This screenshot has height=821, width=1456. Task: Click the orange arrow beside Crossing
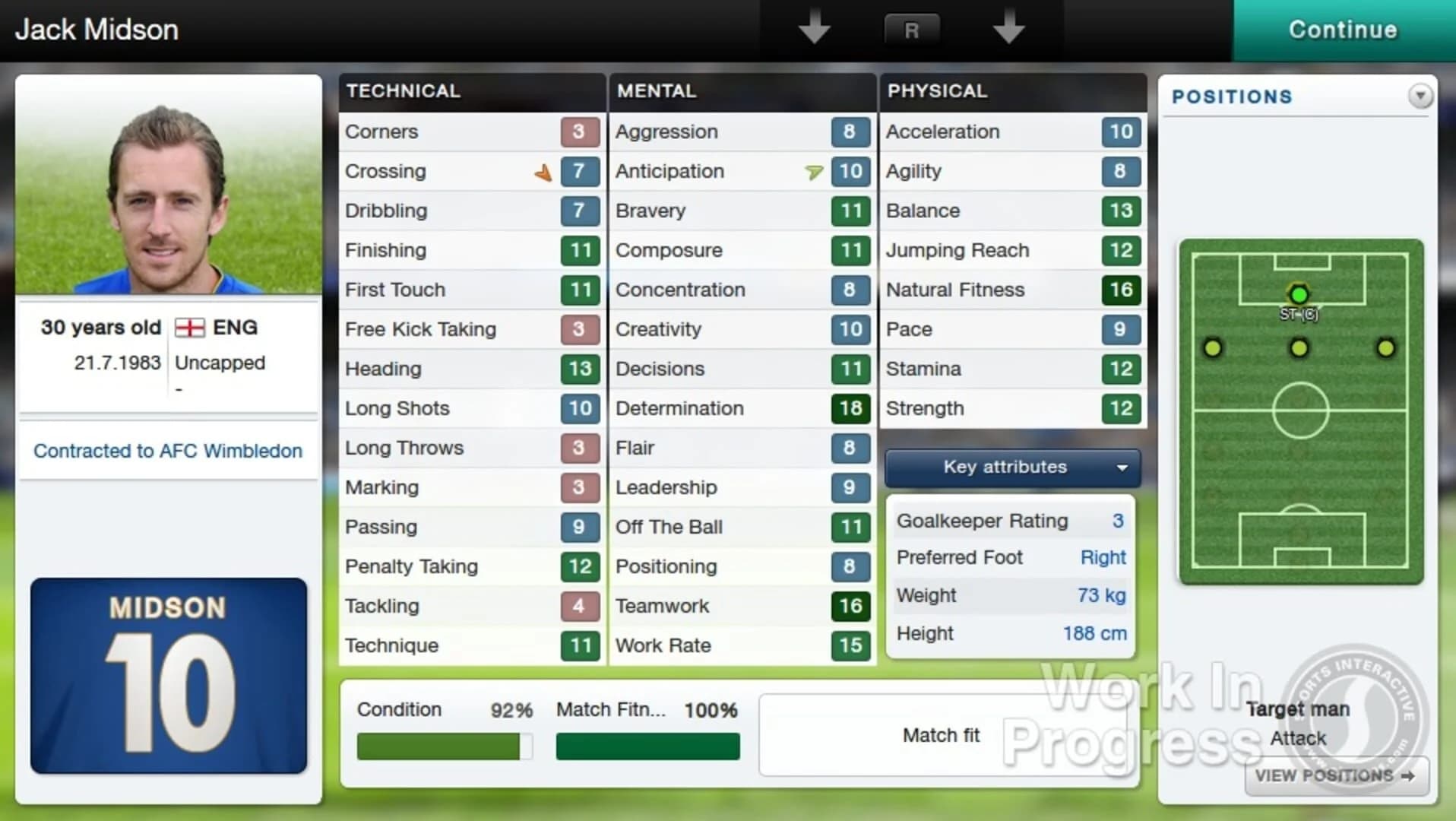pyautogui.click(x=543, y=173)
